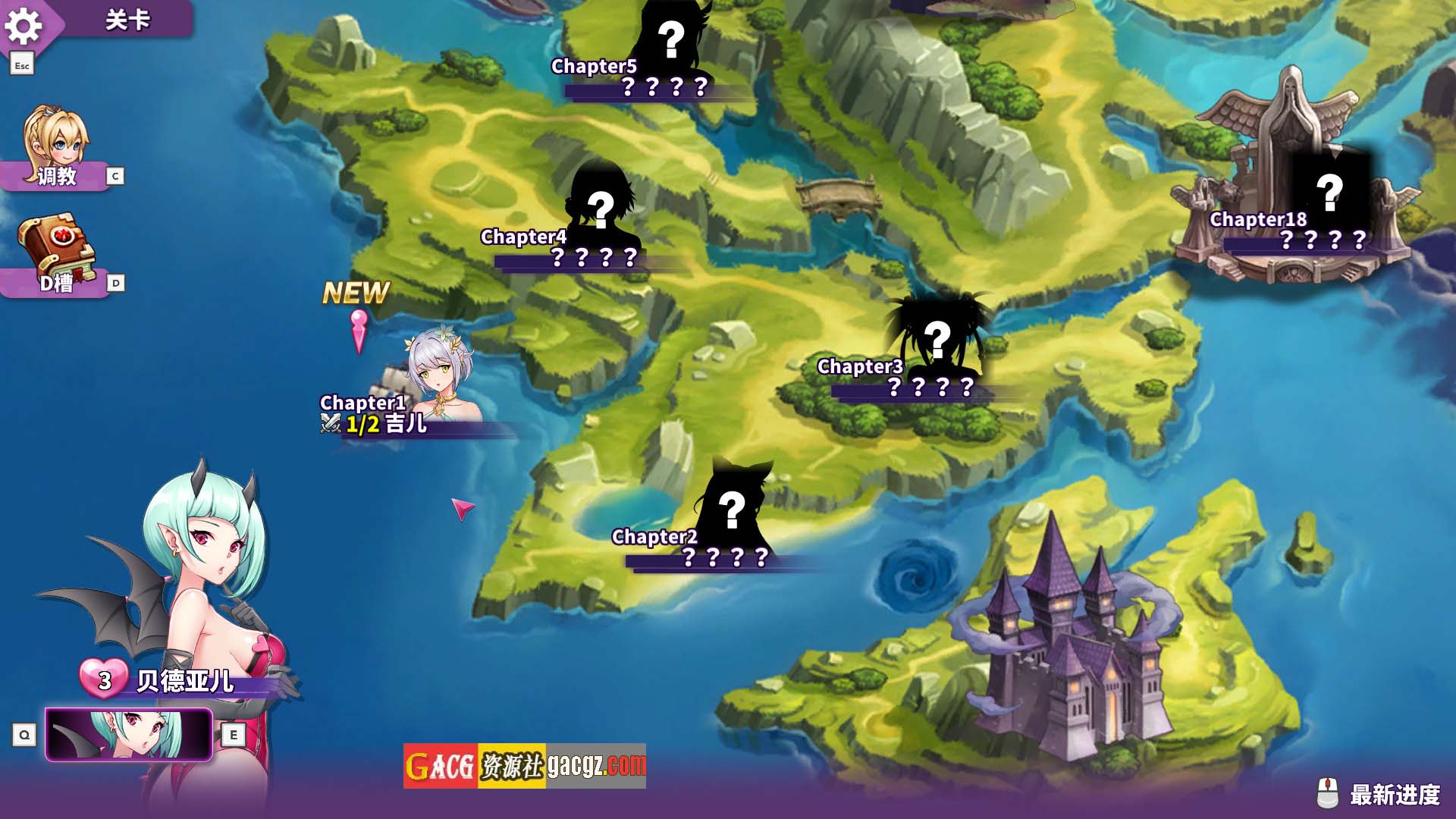Open the settings gear menu
Screen dimensions: 1456x819
(24, 27)
